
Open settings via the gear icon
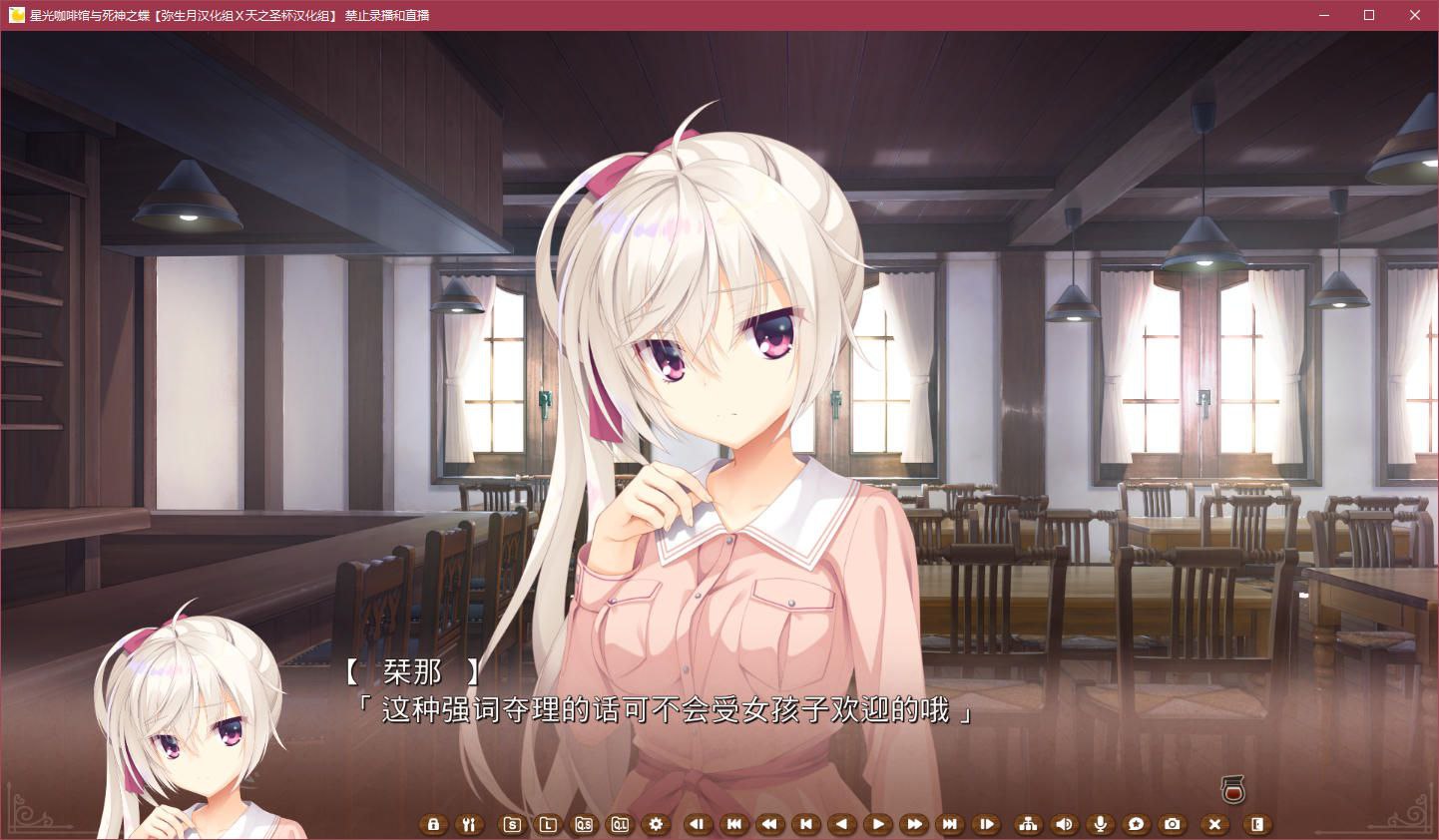click(656, 824)
